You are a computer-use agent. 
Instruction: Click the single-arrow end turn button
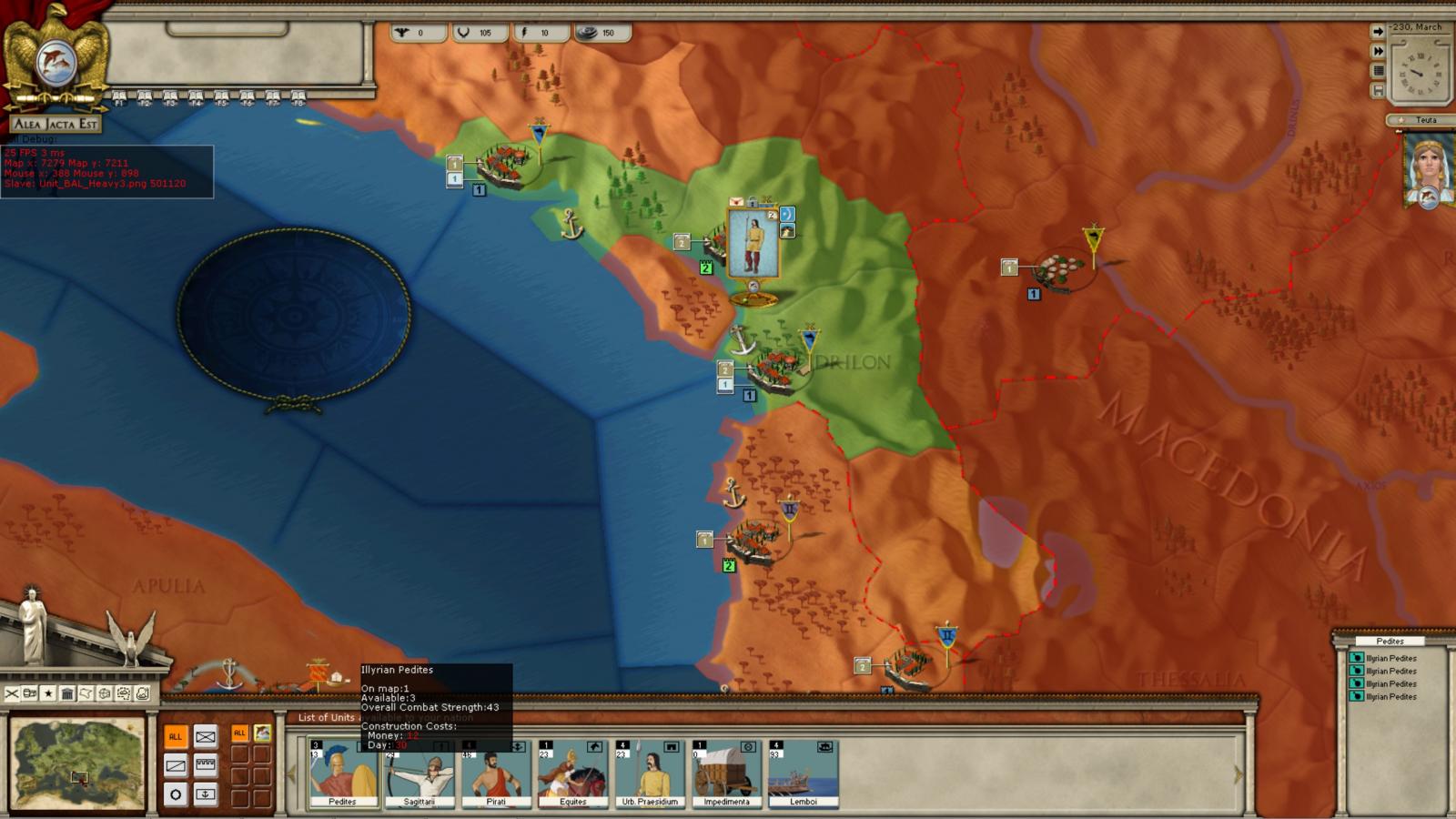pos(1378,31)
